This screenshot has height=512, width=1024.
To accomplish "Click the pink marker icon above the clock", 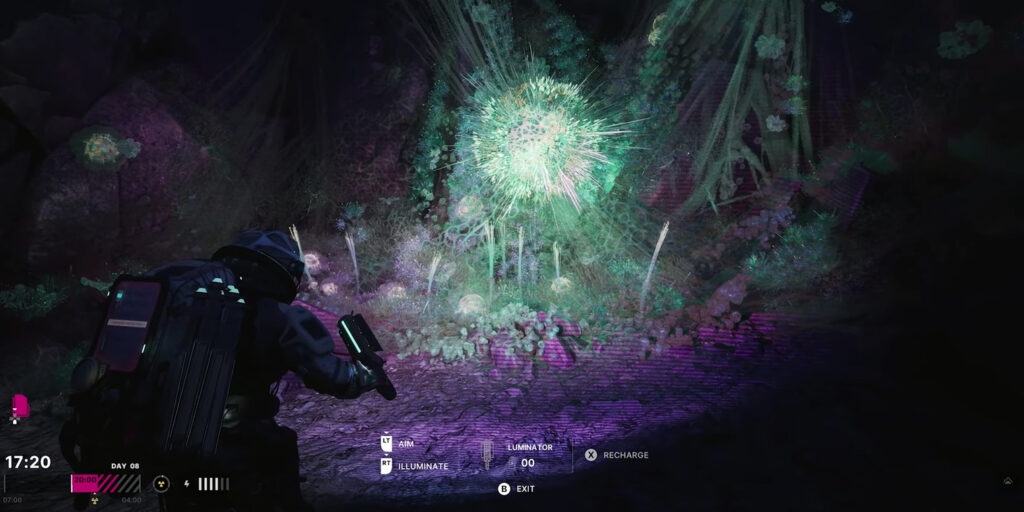I will [x=19, y=407].
